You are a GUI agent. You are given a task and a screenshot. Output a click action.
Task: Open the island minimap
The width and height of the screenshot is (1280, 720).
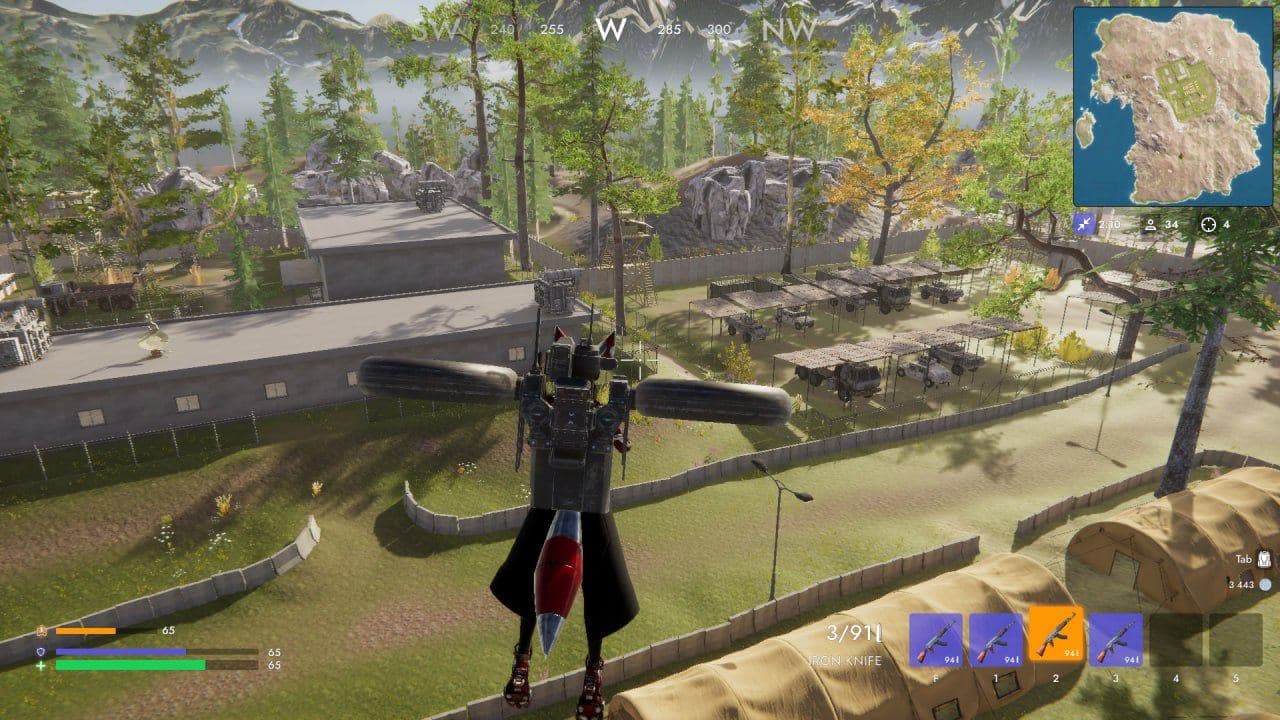click(x=1173, y=106)
